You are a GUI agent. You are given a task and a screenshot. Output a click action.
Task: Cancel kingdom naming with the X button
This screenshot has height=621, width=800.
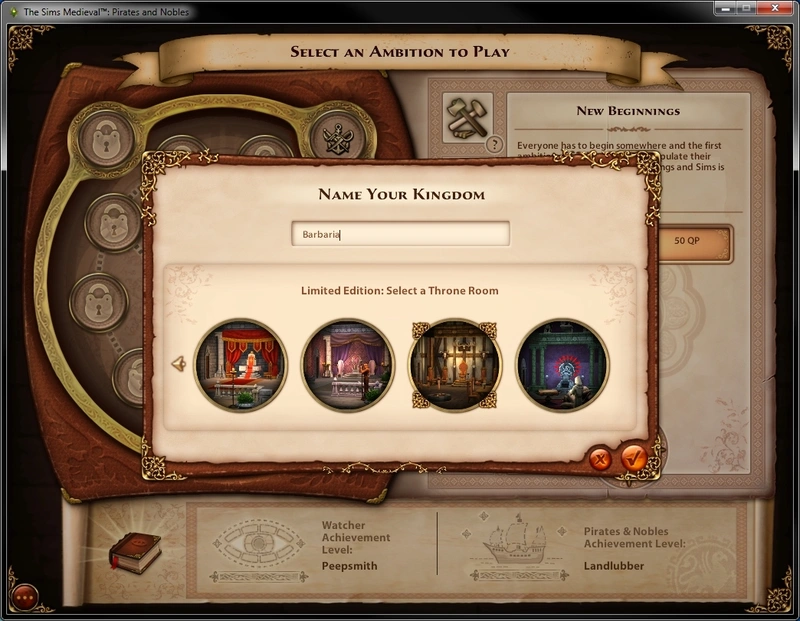(x=599, y=459)
